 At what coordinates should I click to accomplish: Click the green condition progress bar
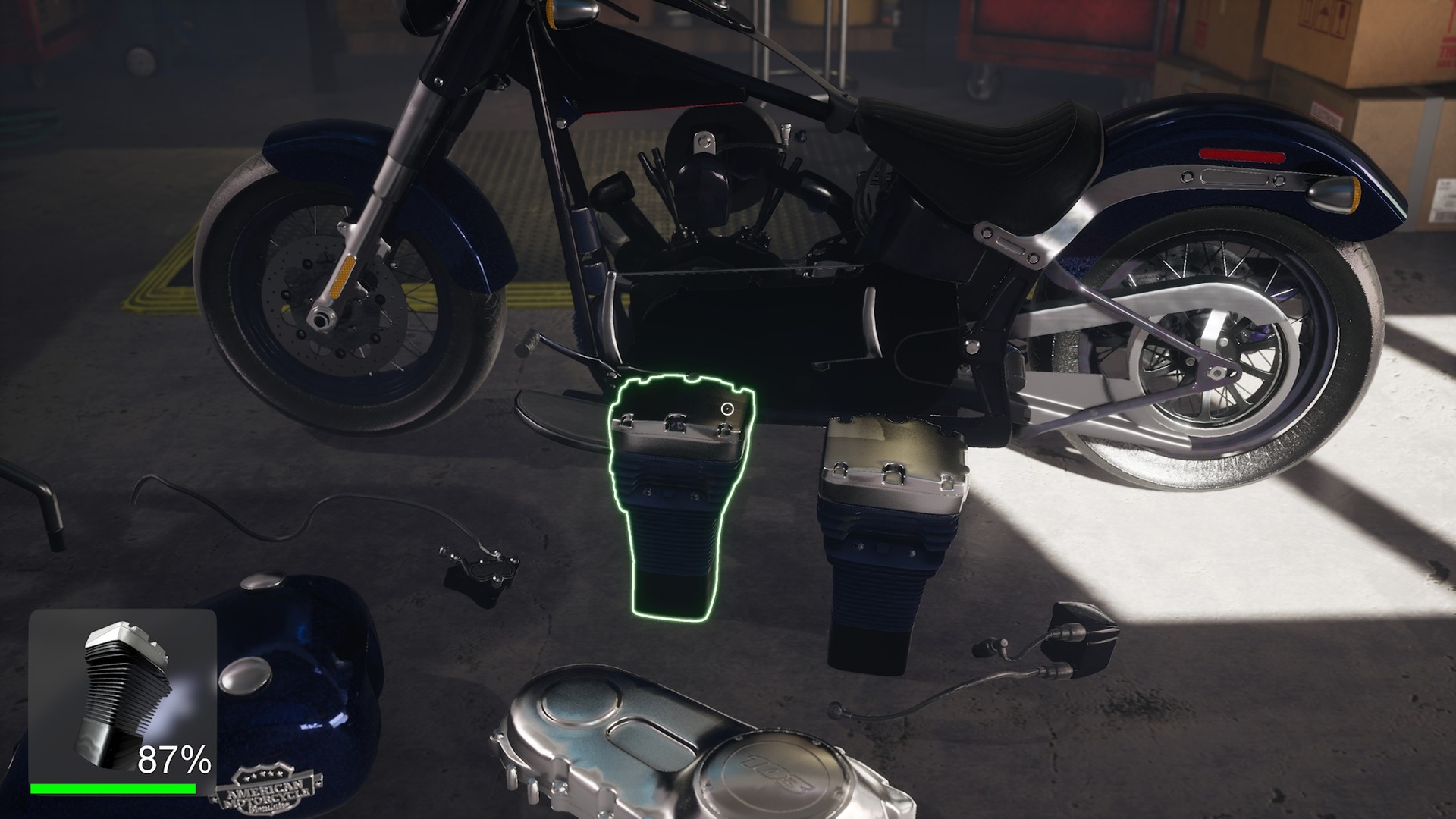pos(114,790)
